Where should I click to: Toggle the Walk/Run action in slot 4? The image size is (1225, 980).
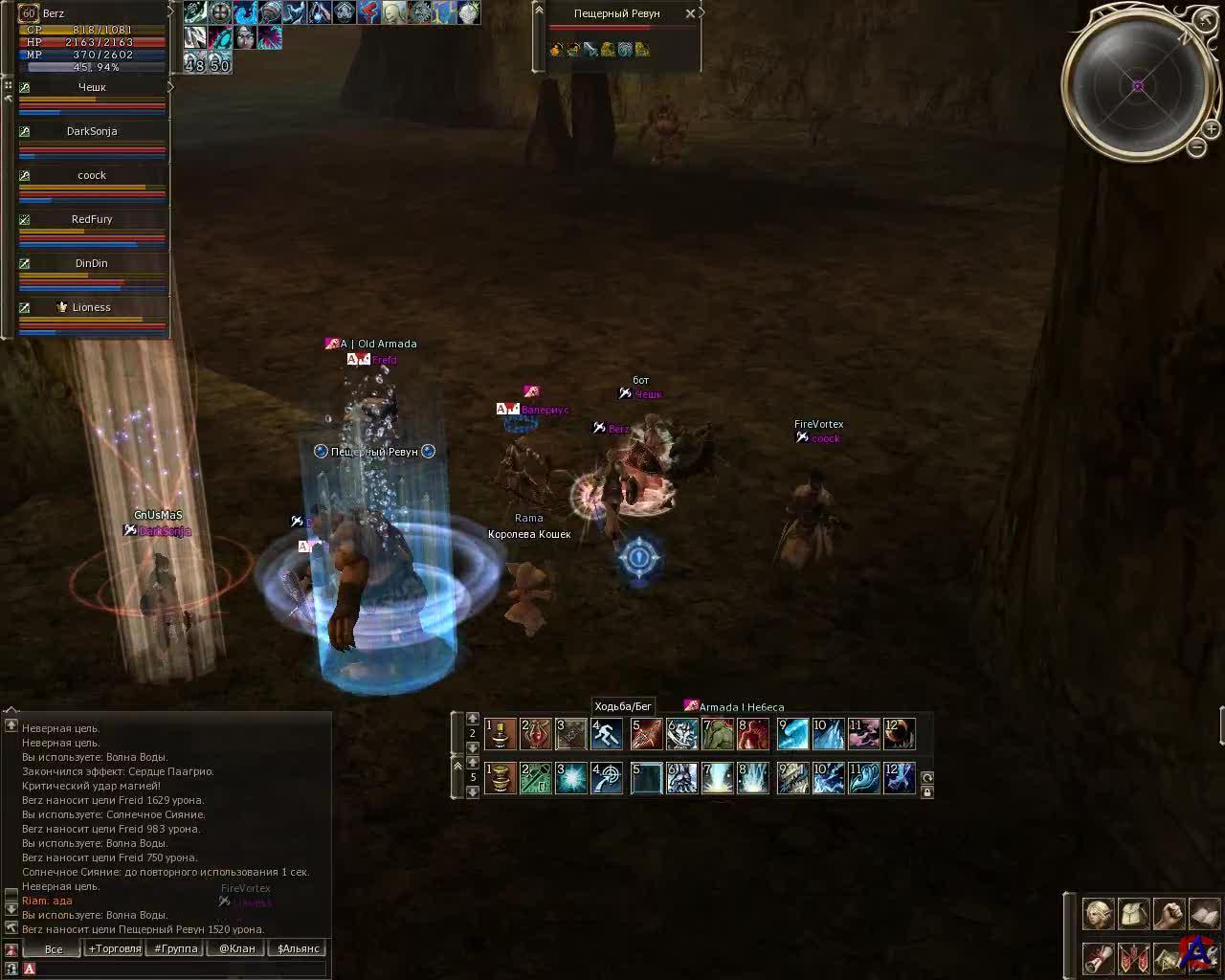608,734
